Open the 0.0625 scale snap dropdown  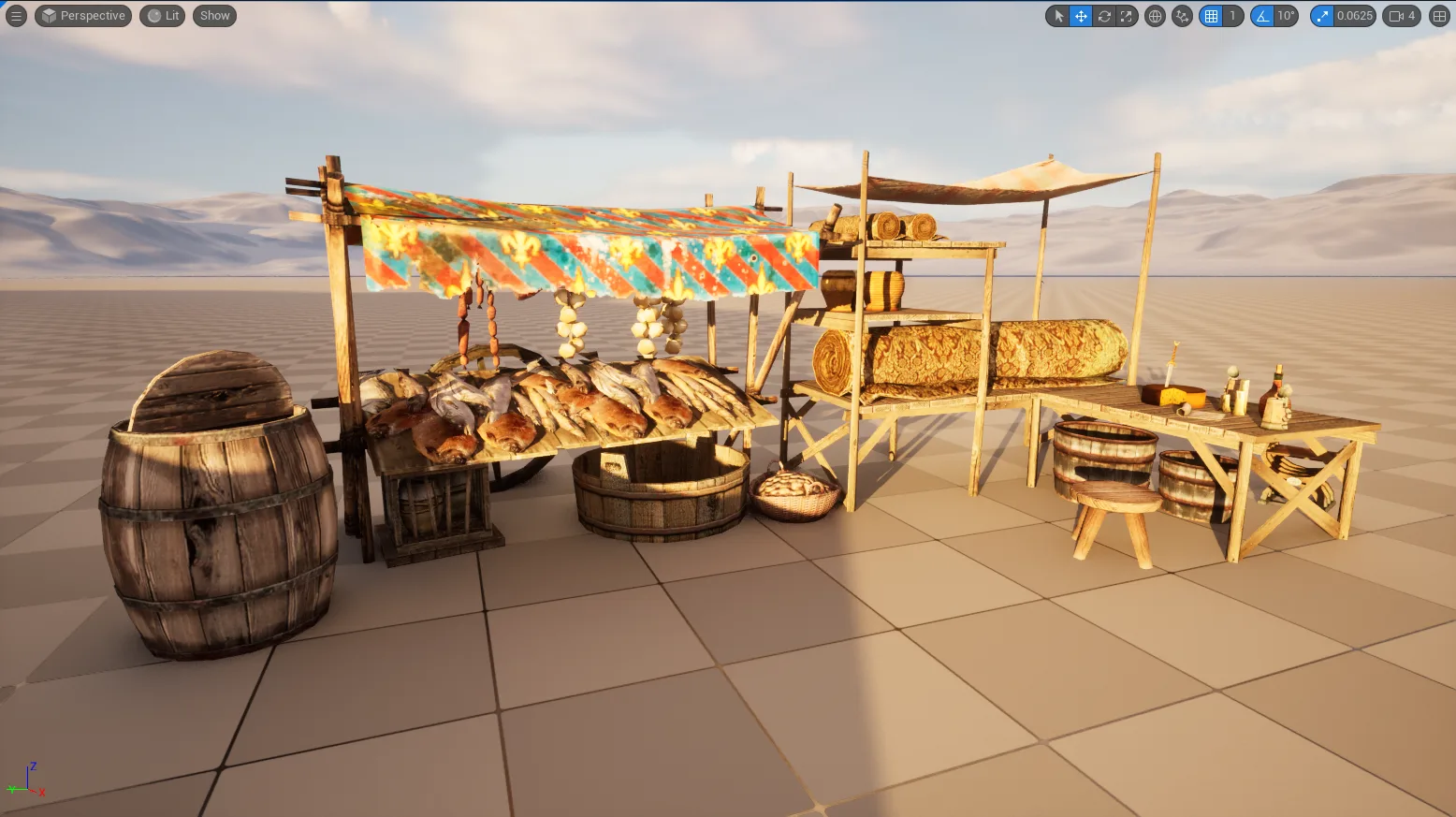pos(1354,16)
